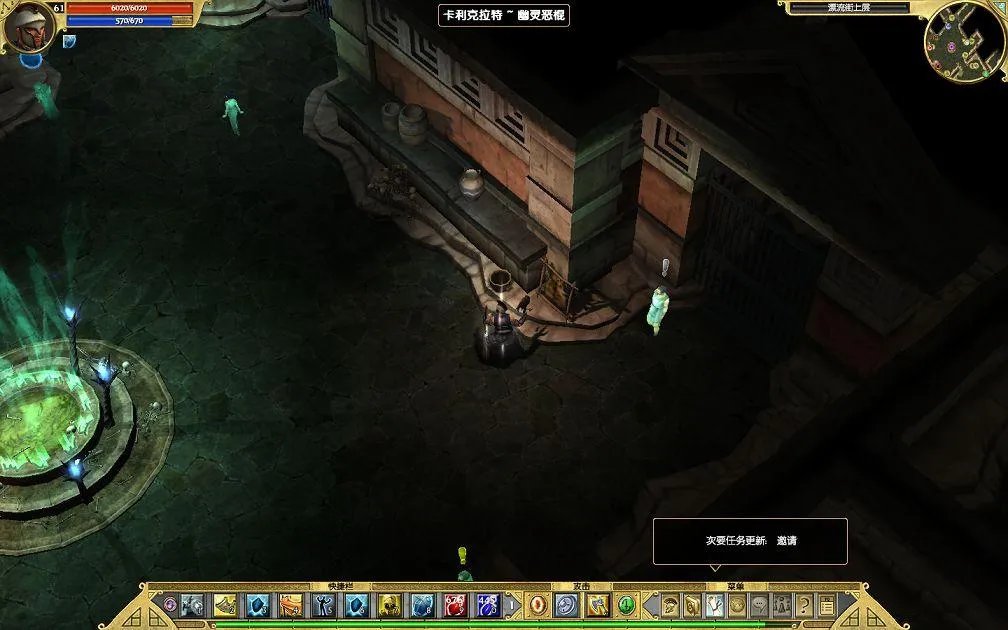The height and width of the screenshot is (630, 1008).
Task: Open the character helmet menu icon
Action: point(670,605)
